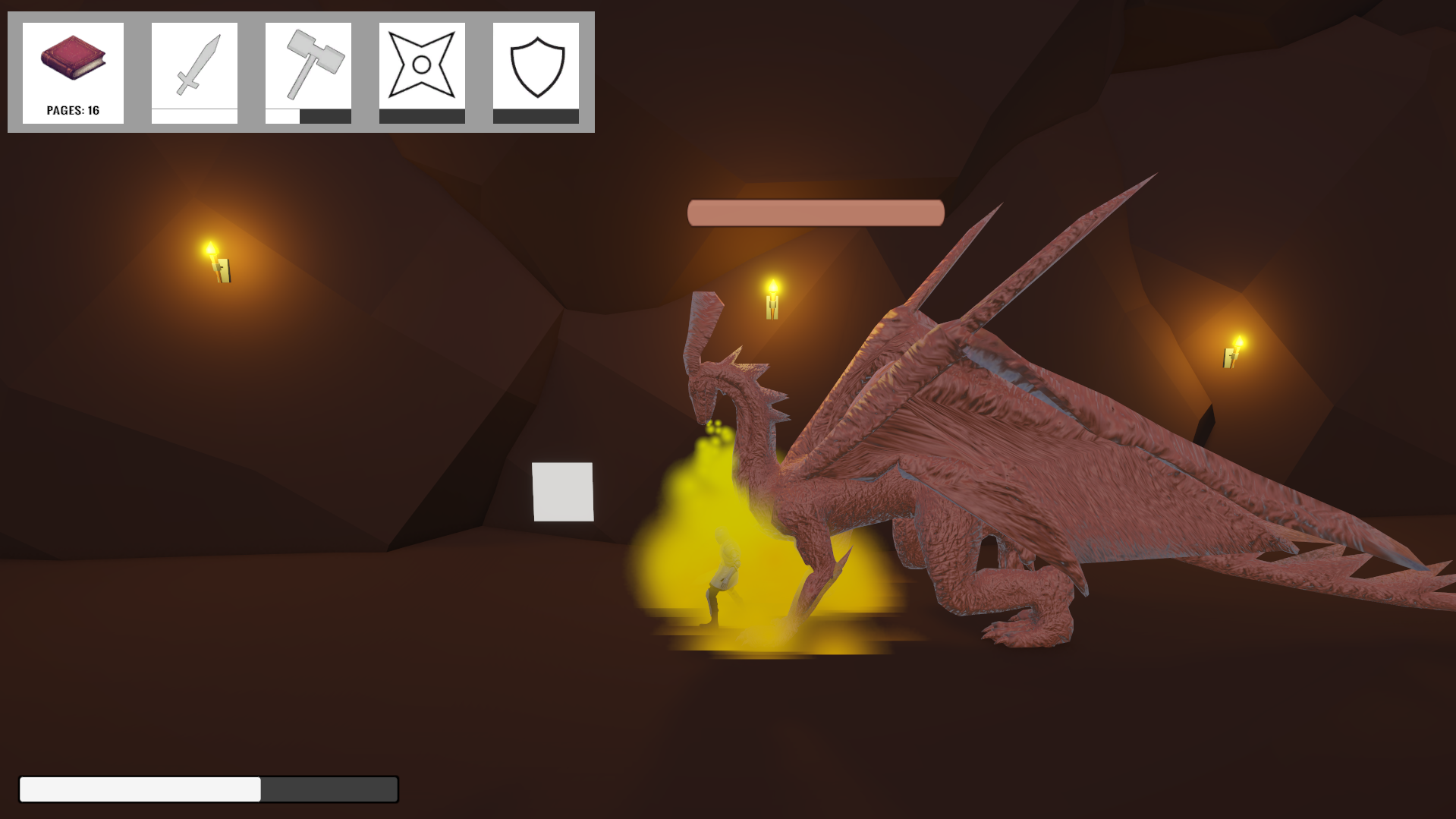Click the bottom-left player progress bar
Image resolution: width=1456 pixels, height=819 pixels.
click(210, 789)
